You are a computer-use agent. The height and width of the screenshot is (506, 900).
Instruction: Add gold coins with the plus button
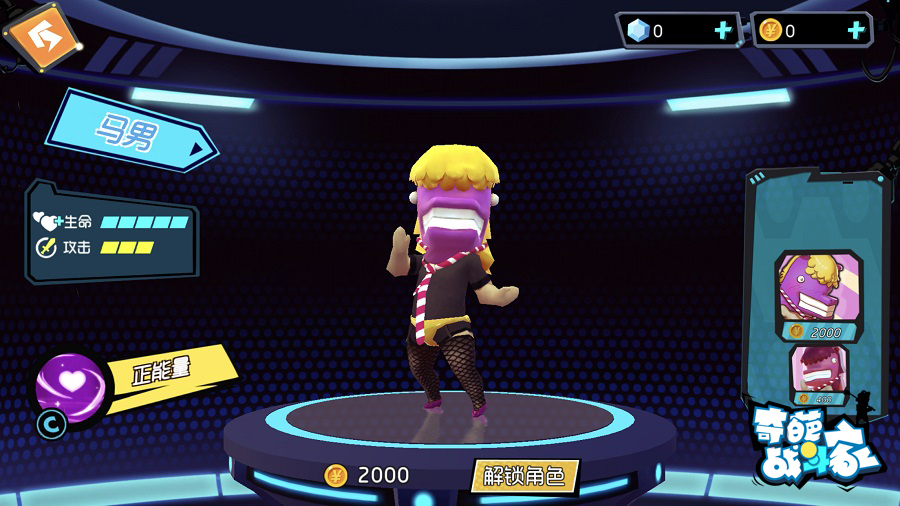click(856, 30)
